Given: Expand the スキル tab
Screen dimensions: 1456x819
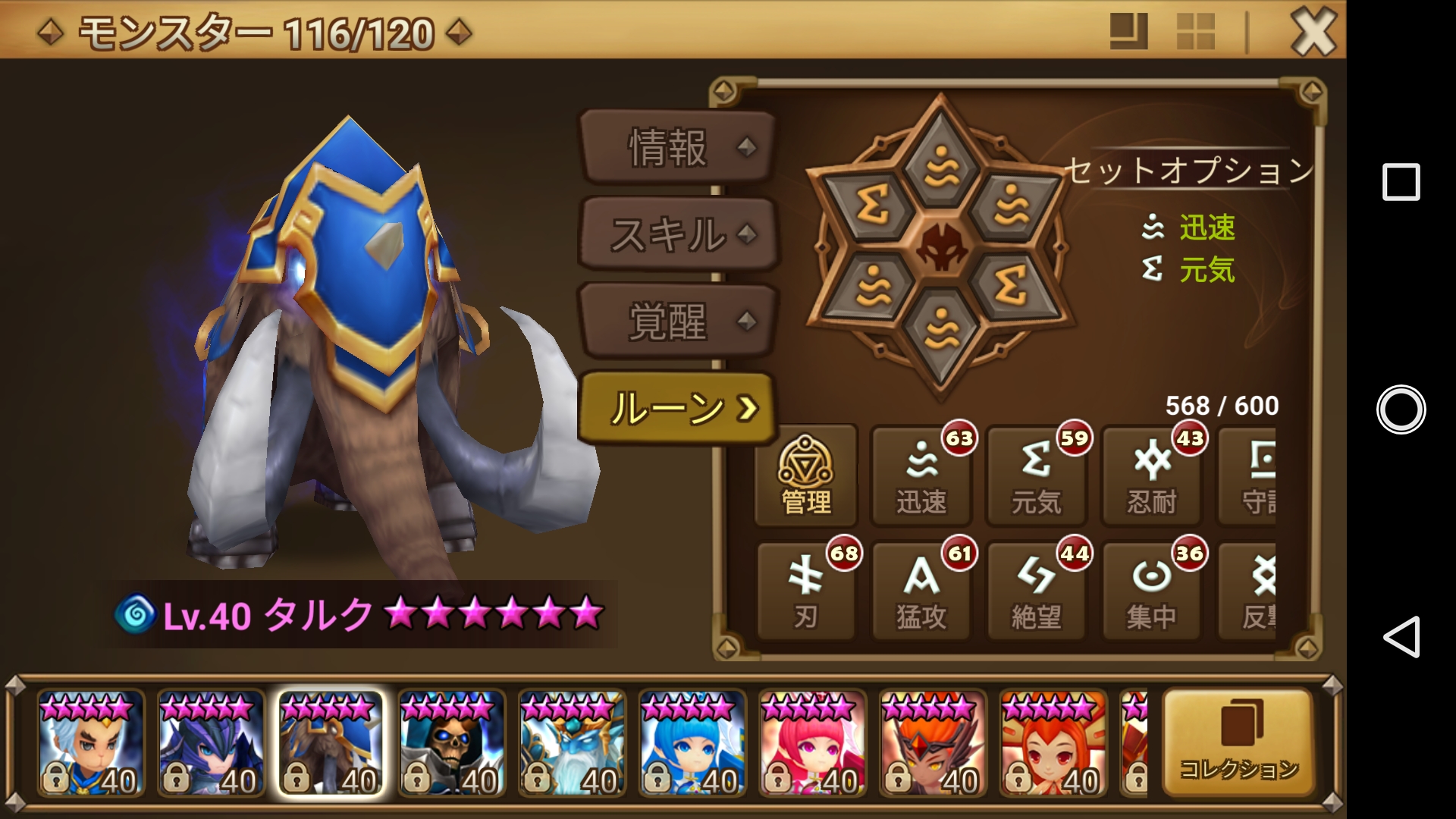Looking at the screenshot, I should tap(677, 235).
